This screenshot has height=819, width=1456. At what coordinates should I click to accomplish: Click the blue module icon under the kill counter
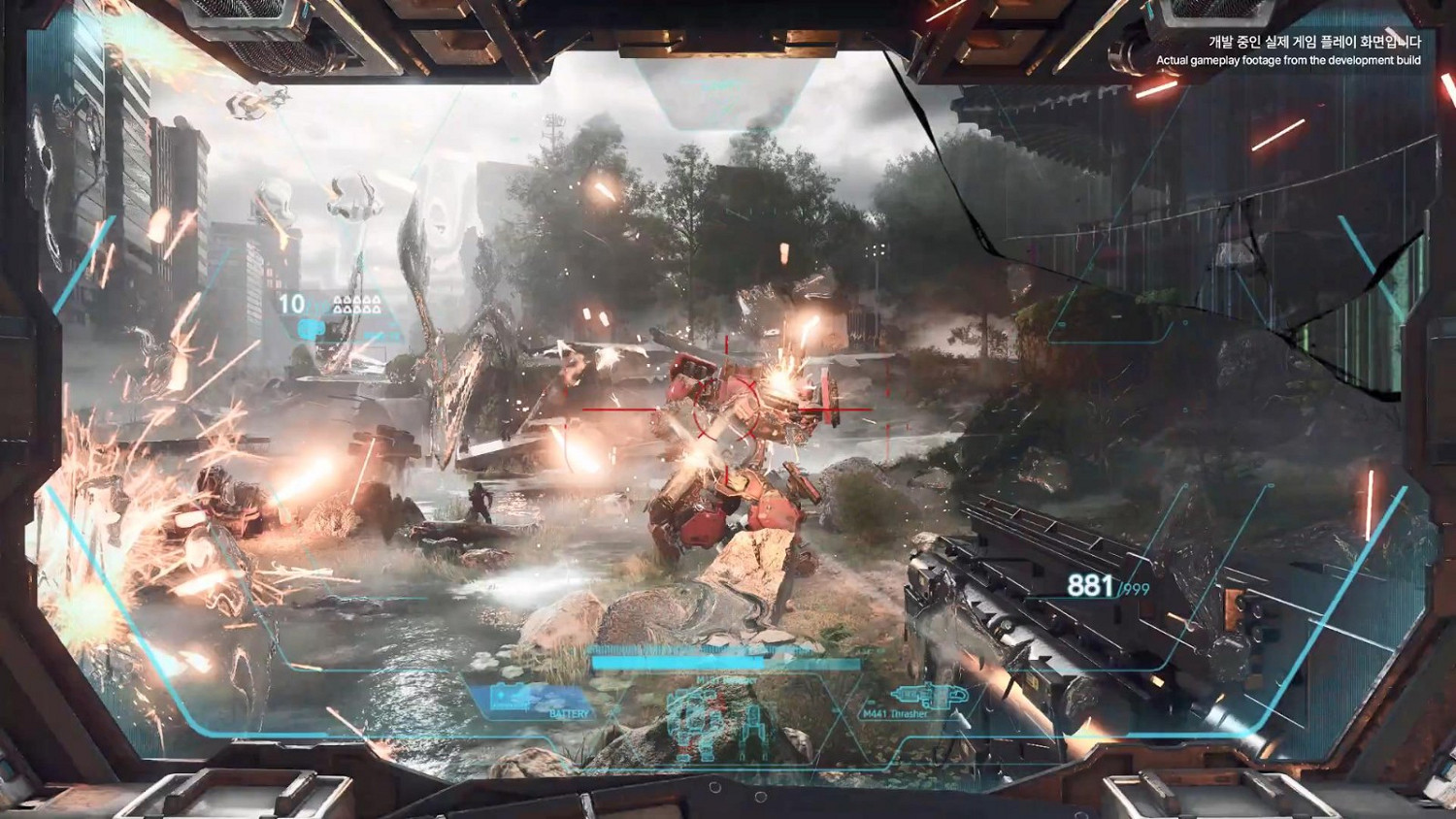(312, 329)
